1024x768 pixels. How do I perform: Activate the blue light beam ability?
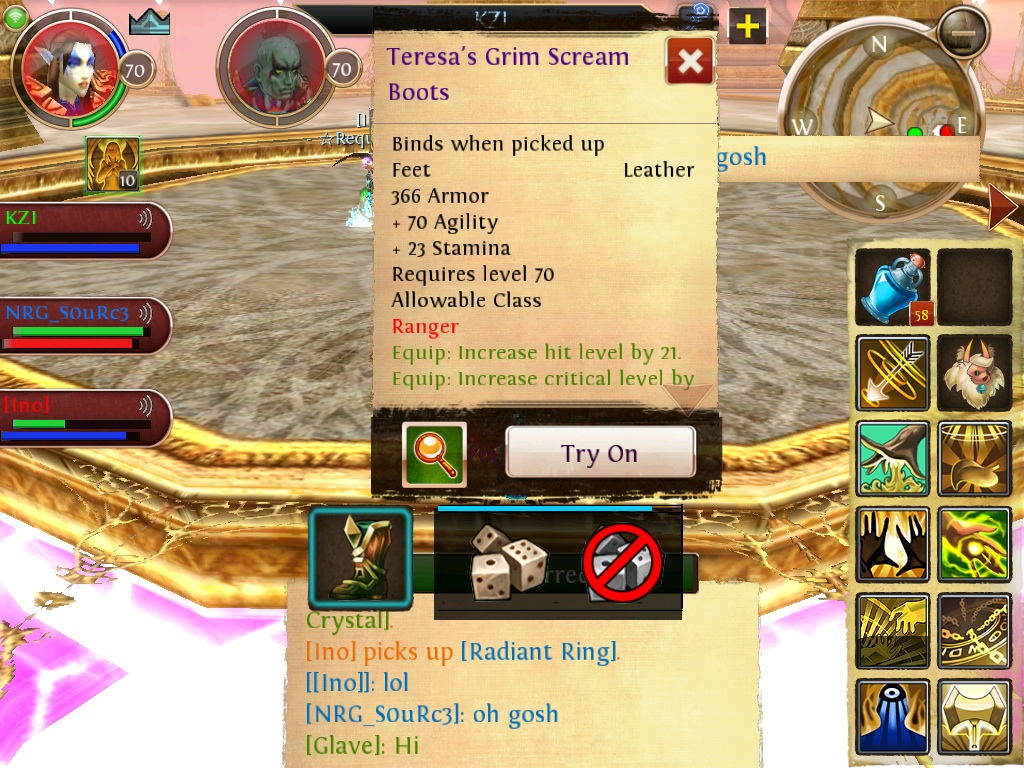click(893, 716)
